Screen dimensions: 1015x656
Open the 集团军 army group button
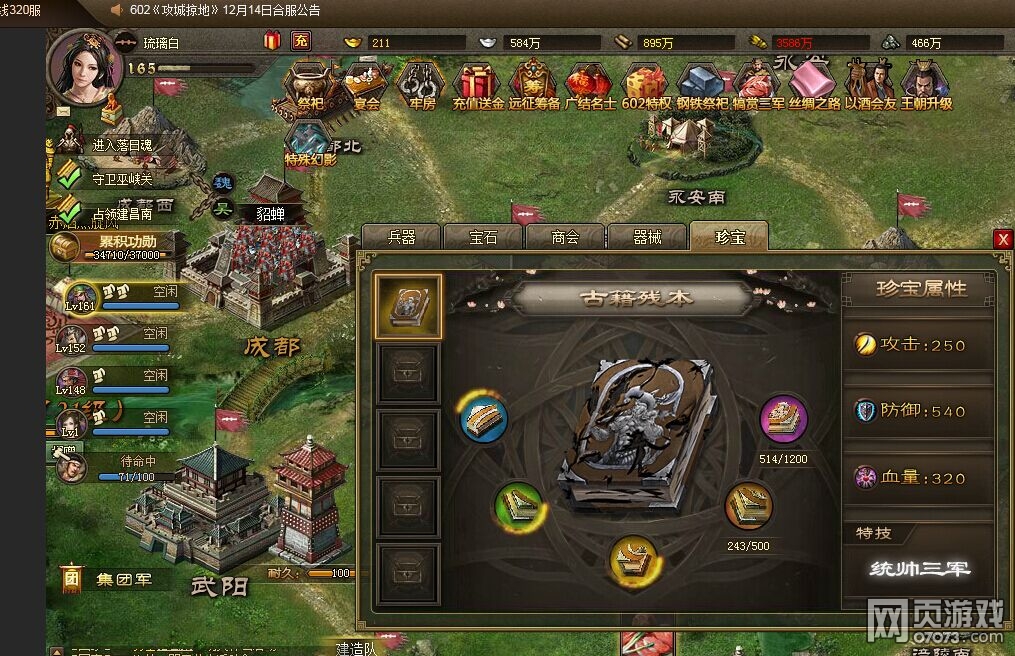pos(110,579)
